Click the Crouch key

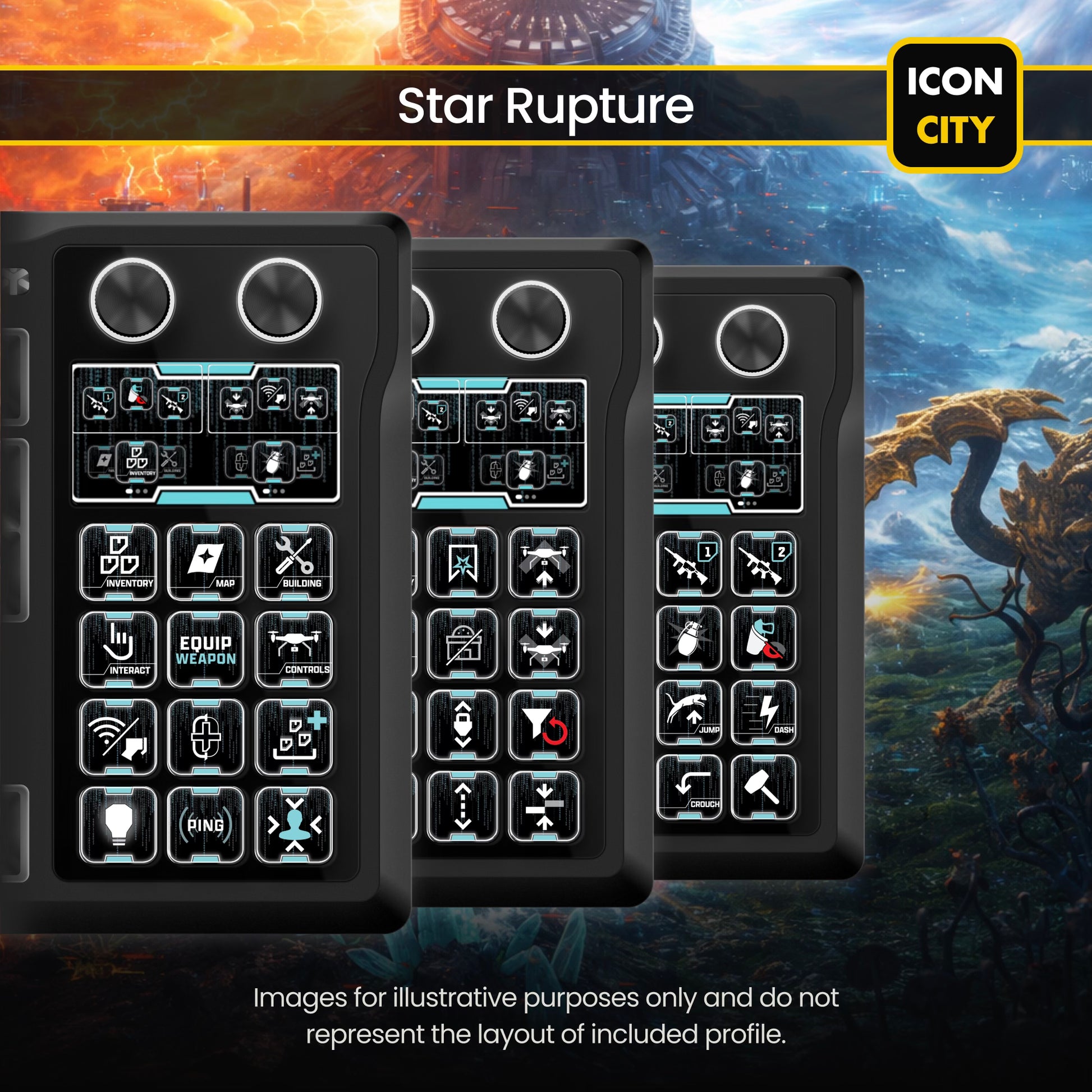tap(689, 787)
